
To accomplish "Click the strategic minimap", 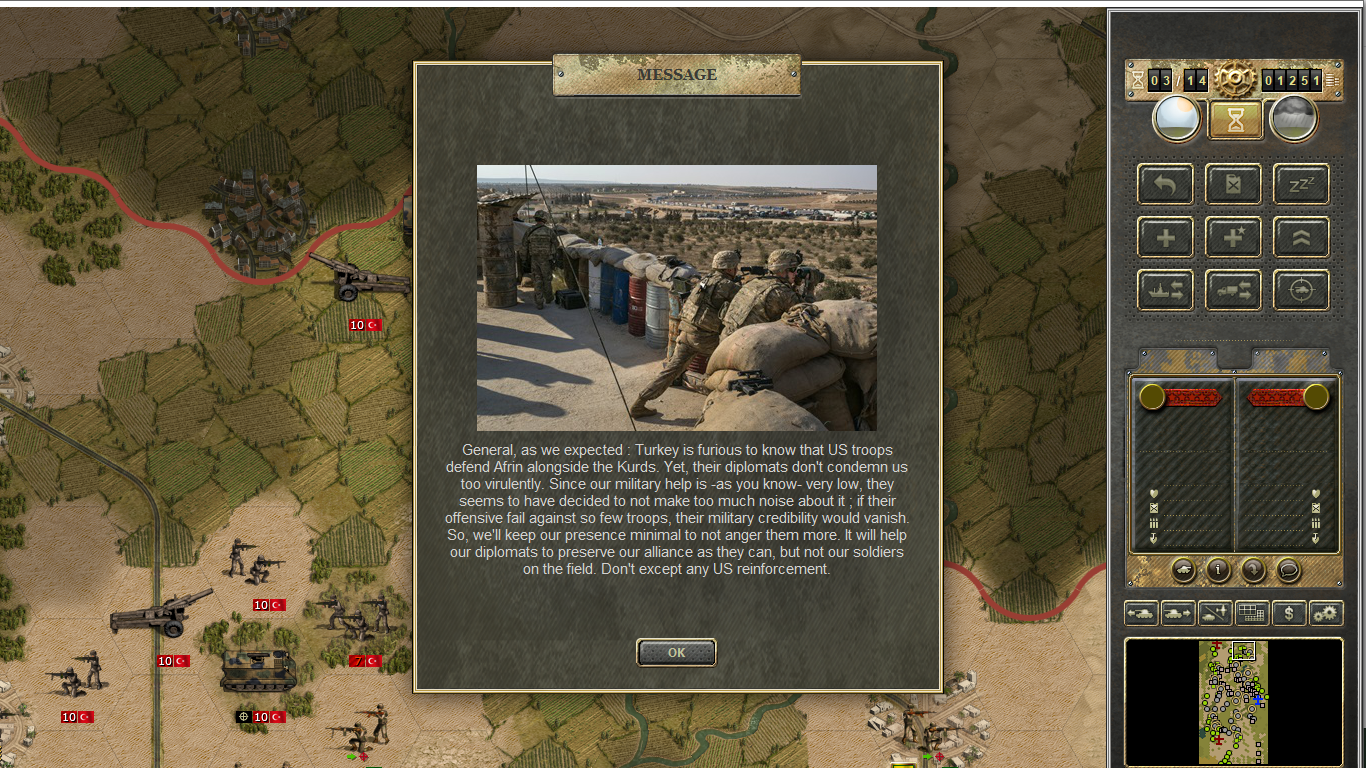I will point(1234,702).
